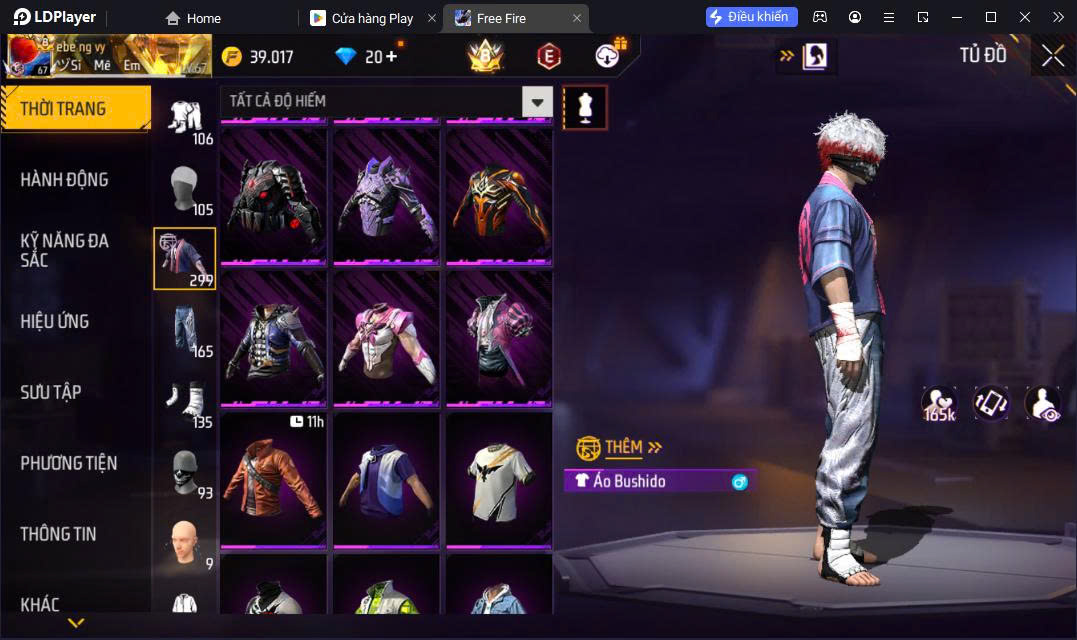The width and height of the screenshot is (1077, 640).
Task: Toggle the white mannequin preview button
Action: [585, 107]
